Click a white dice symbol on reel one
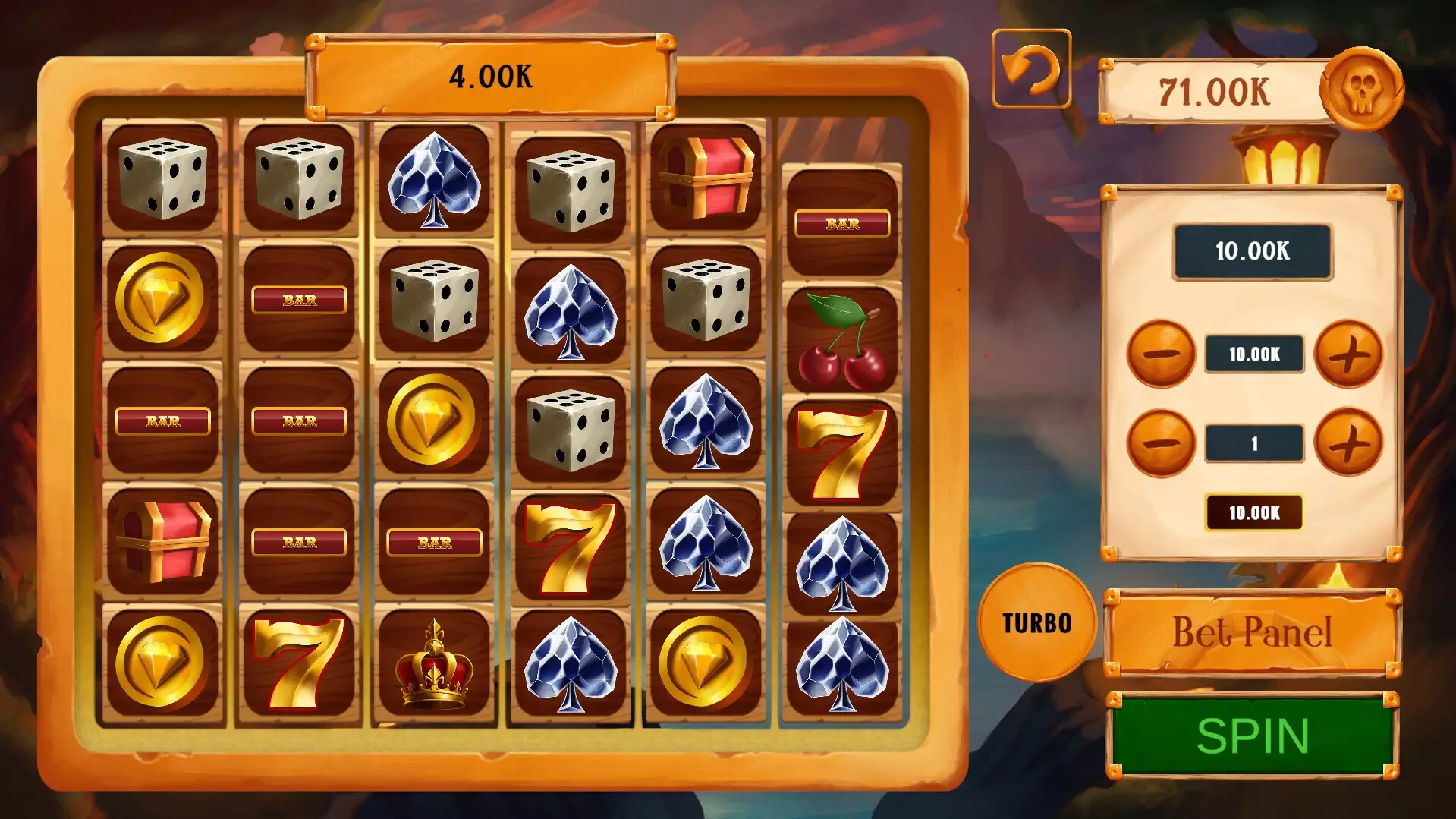This screenshot has height=819, width=1456. [162, 178]
